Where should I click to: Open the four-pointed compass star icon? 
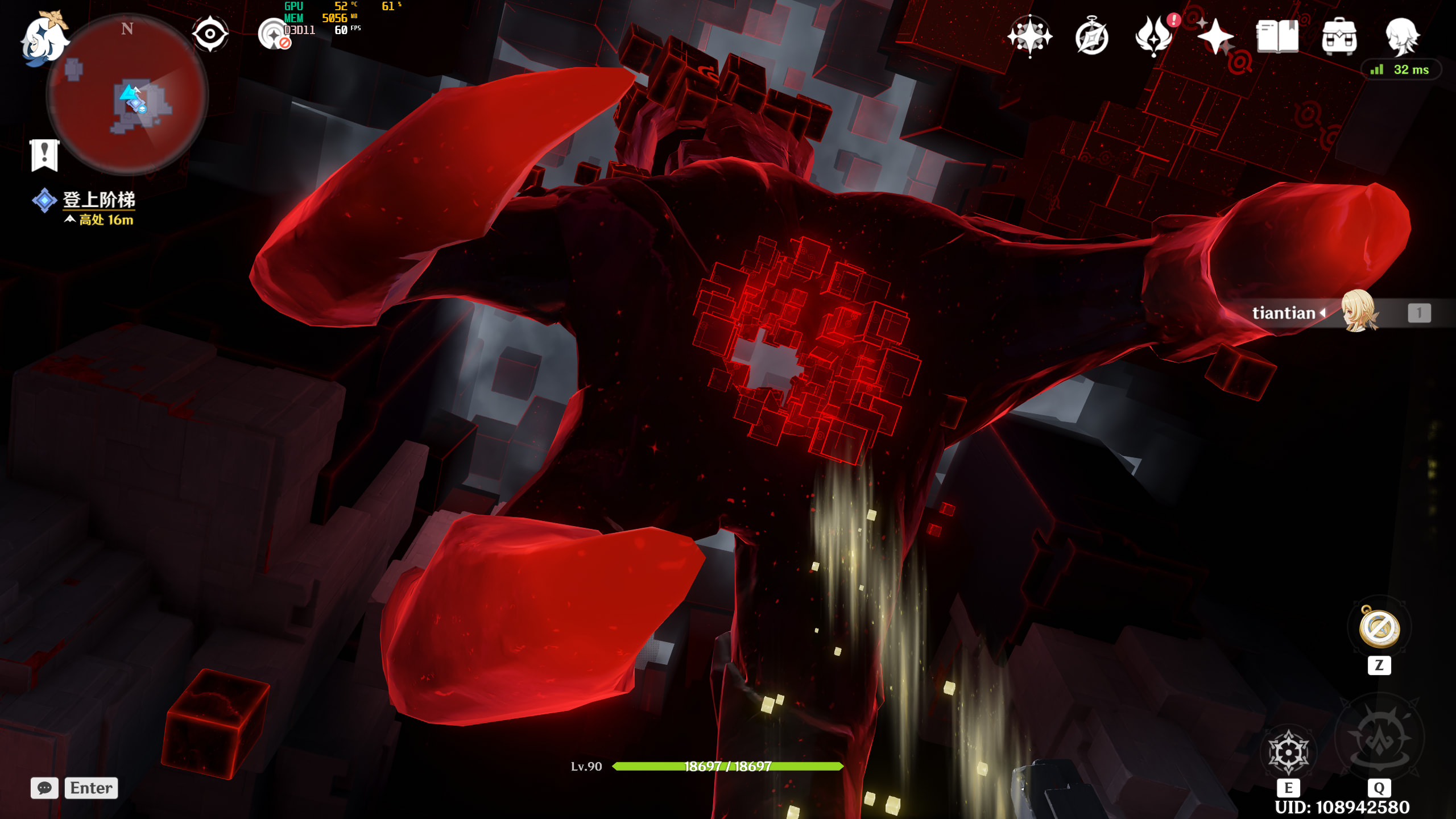[x=1029, y=36]
